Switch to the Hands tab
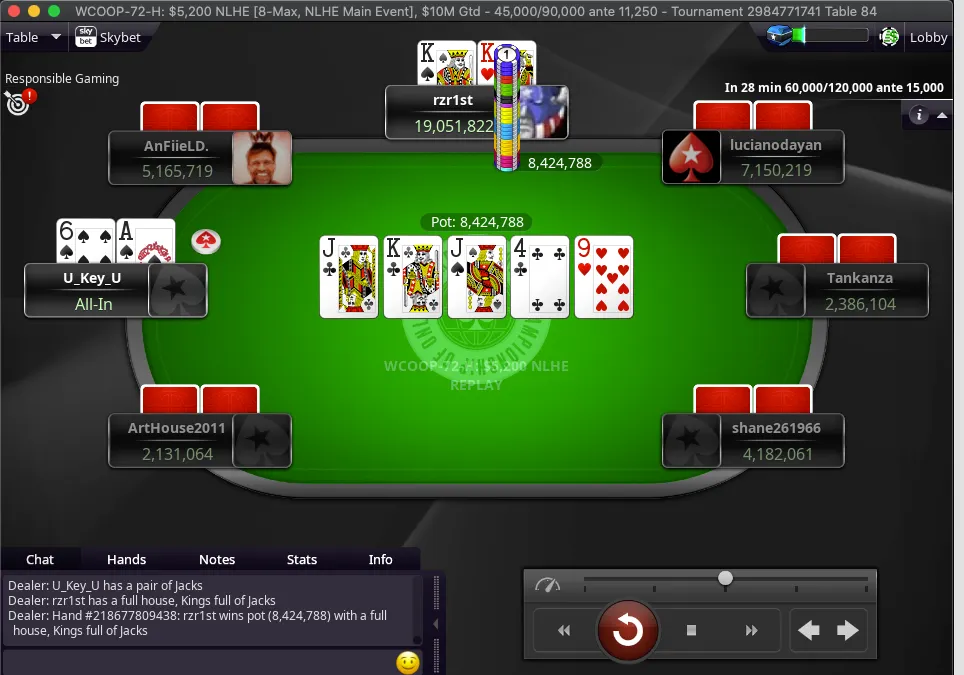 [x=126, y=559]
